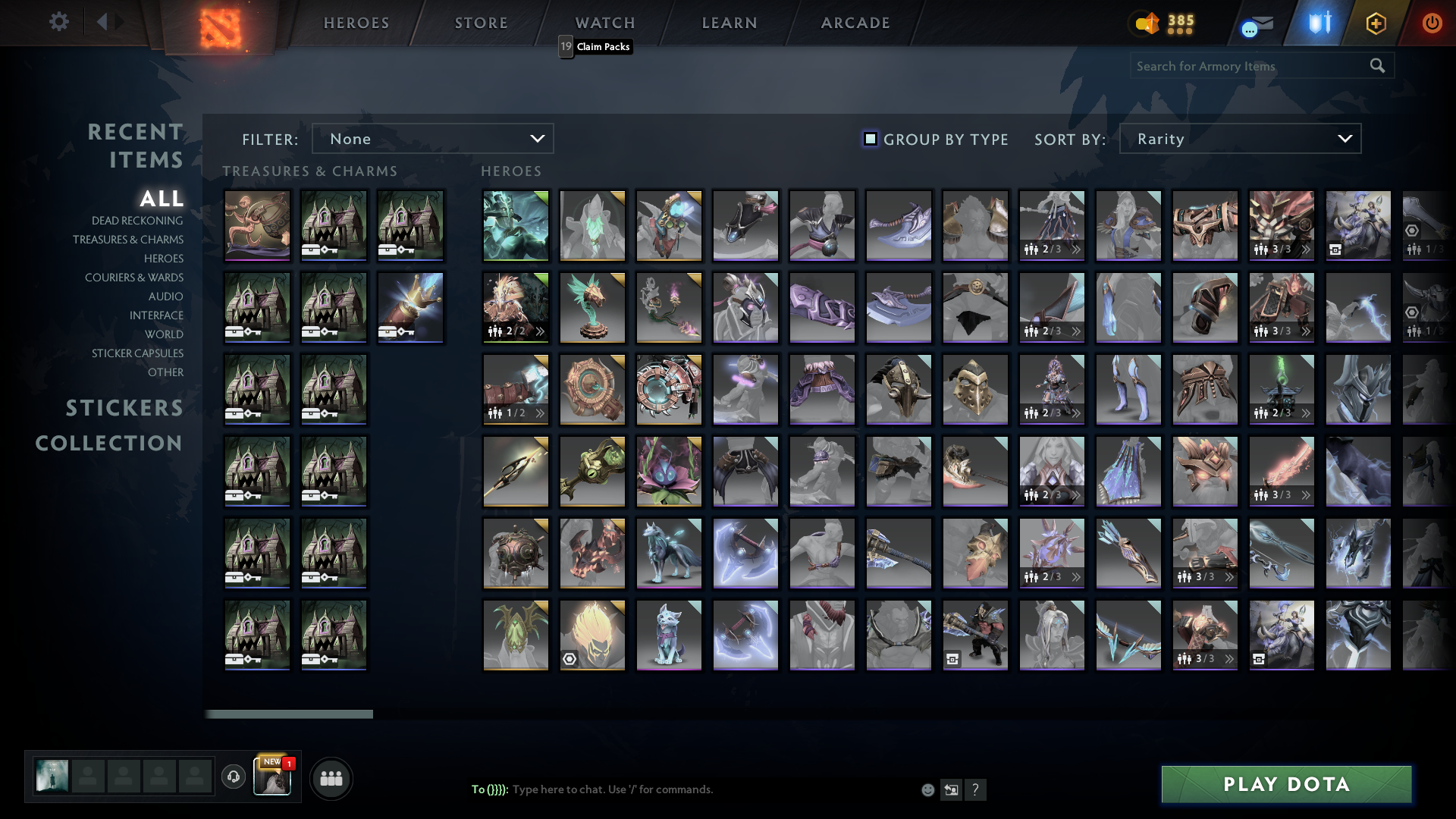1456x819 pixels.
Task: Click the Claim Packs notification
Action: (602, 47)
